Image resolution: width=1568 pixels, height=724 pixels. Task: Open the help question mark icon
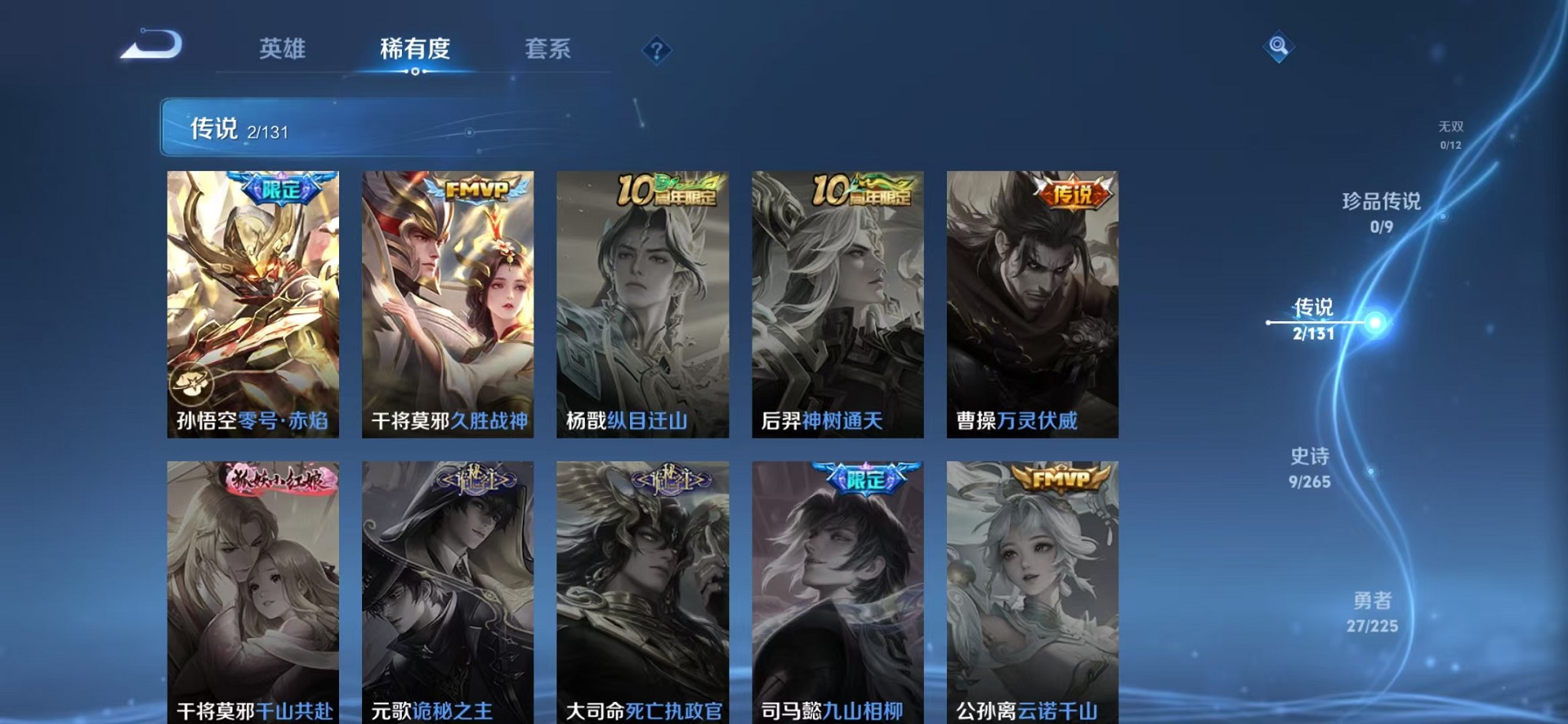[x=657, y=51]
